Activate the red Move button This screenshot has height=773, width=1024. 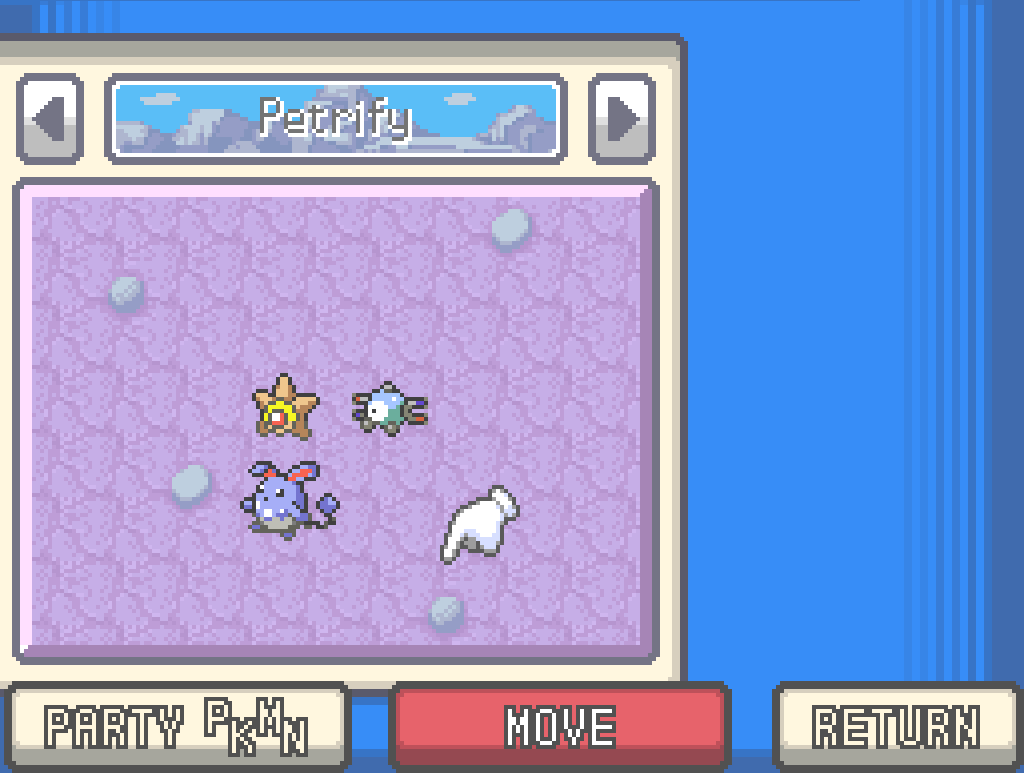click(560, 725)
